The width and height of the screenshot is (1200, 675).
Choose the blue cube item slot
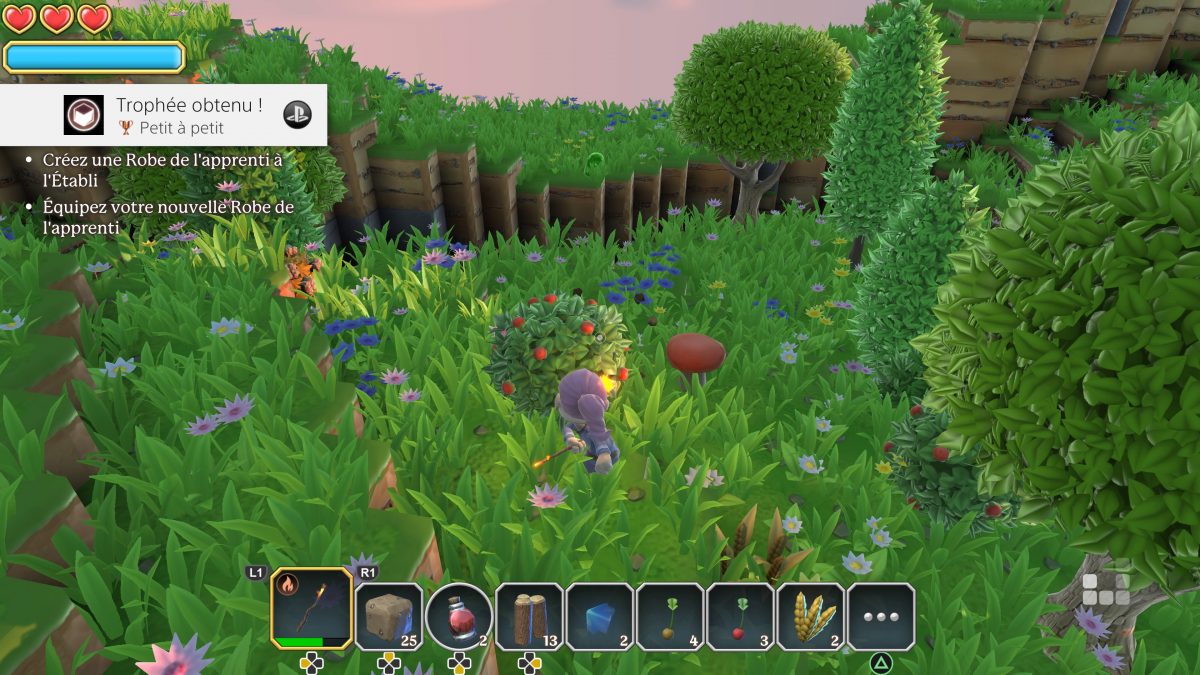600,617
